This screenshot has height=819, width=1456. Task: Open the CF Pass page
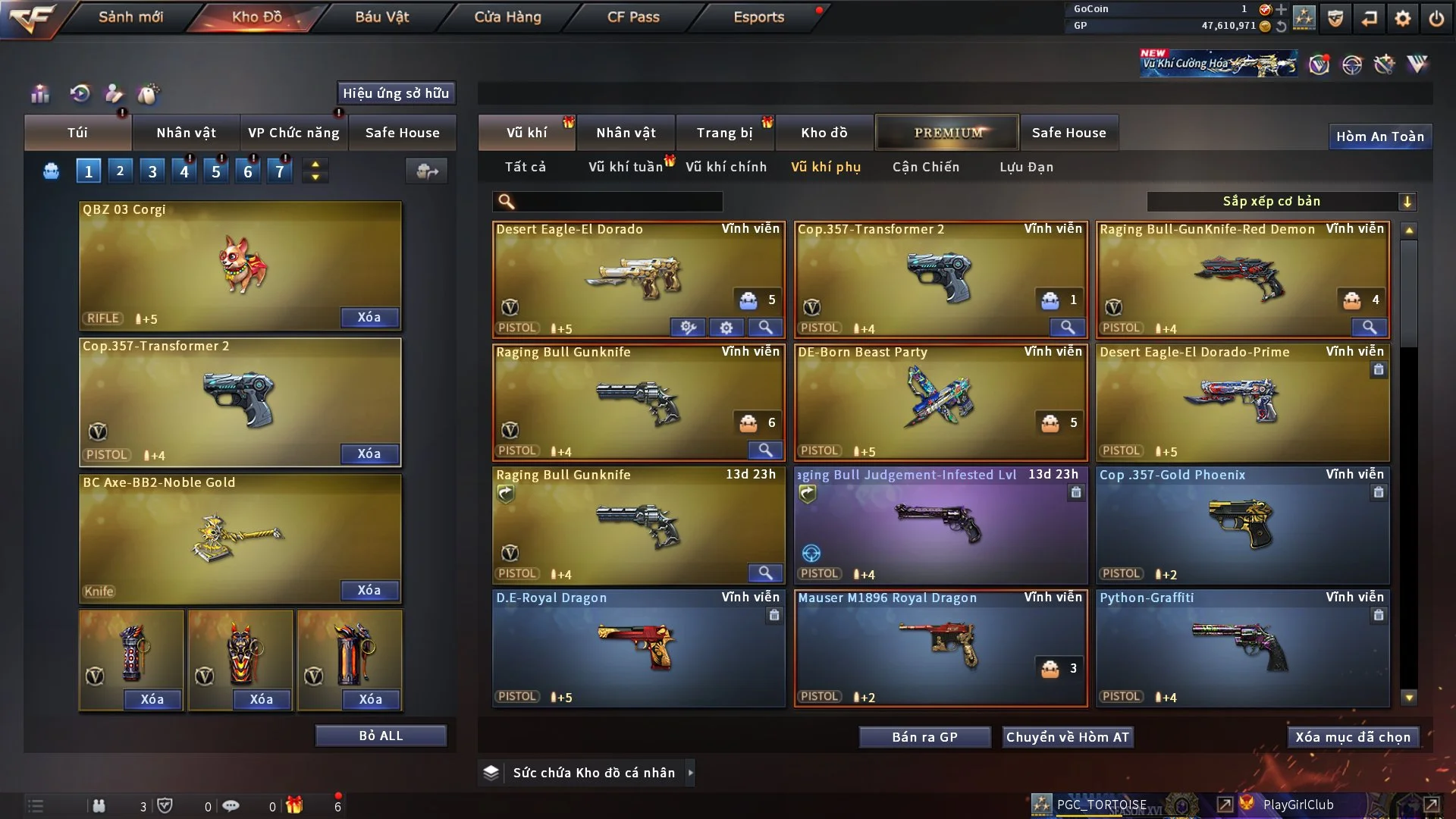click(633, 17)
